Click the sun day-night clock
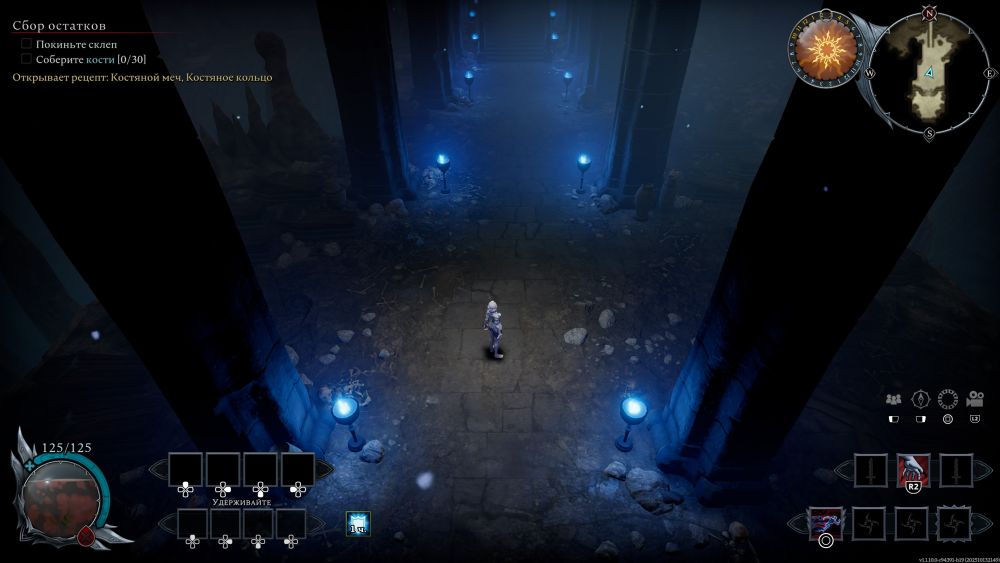Screen dimensions: 1000x563 (826, 46)
